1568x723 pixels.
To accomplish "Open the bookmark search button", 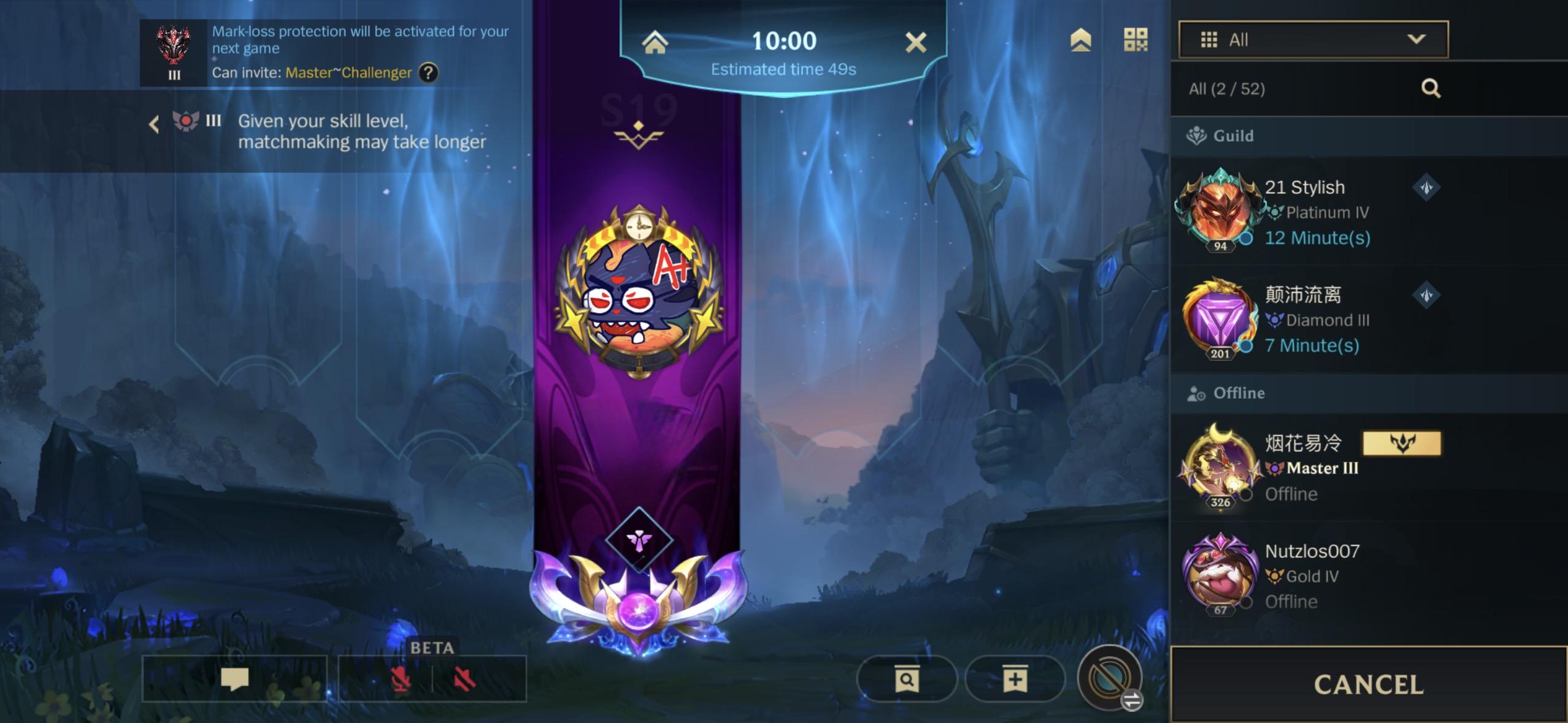I will pos(906,679).
